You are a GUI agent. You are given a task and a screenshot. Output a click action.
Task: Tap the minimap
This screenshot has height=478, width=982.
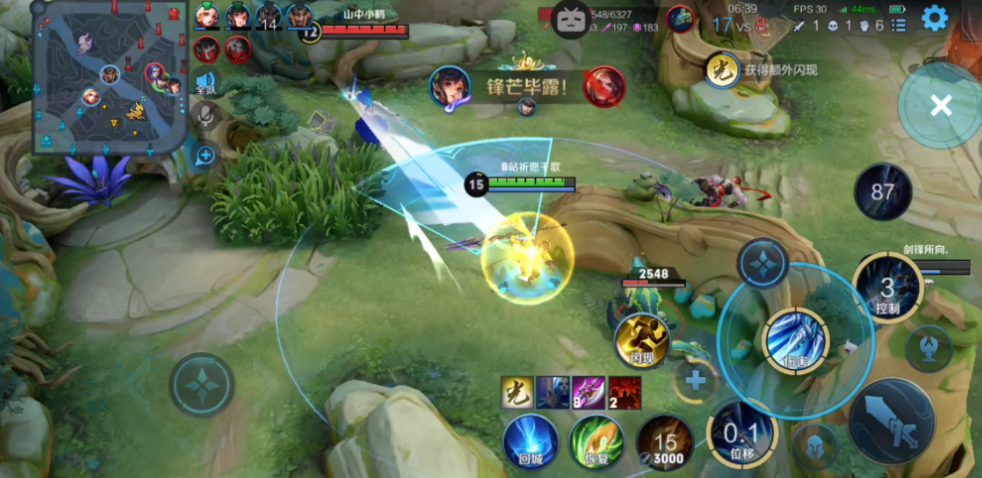[x=110, y=77]
